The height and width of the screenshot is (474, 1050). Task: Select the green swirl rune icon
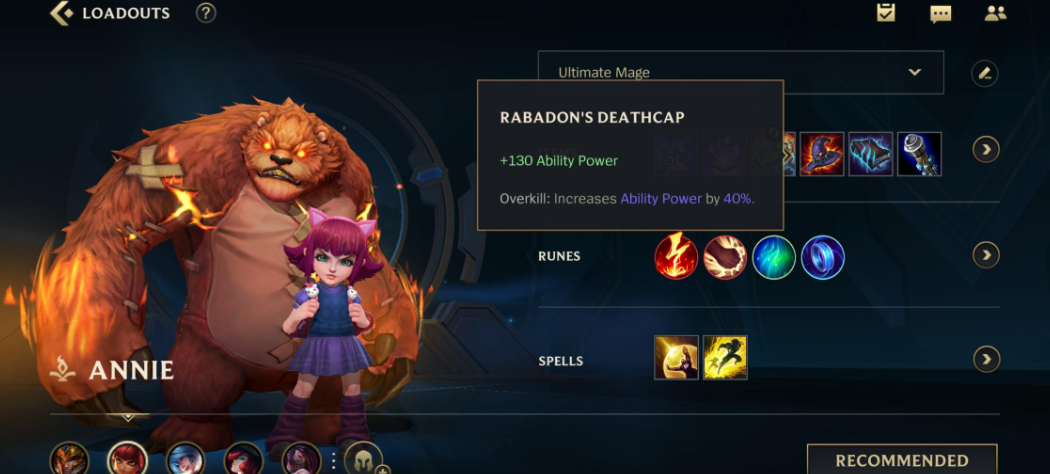[774, 256]
